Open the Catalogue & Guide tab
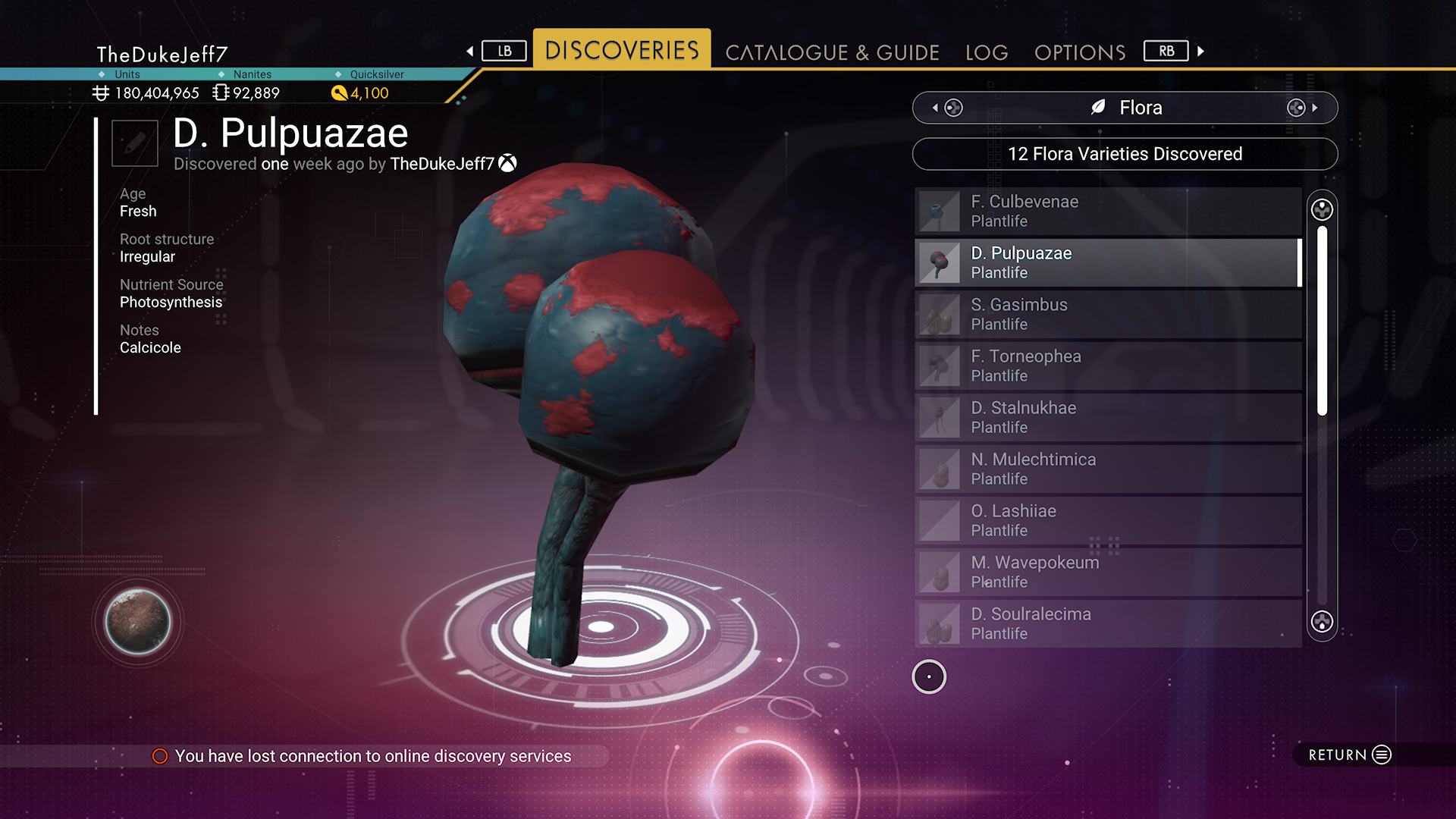 point(832,52)
